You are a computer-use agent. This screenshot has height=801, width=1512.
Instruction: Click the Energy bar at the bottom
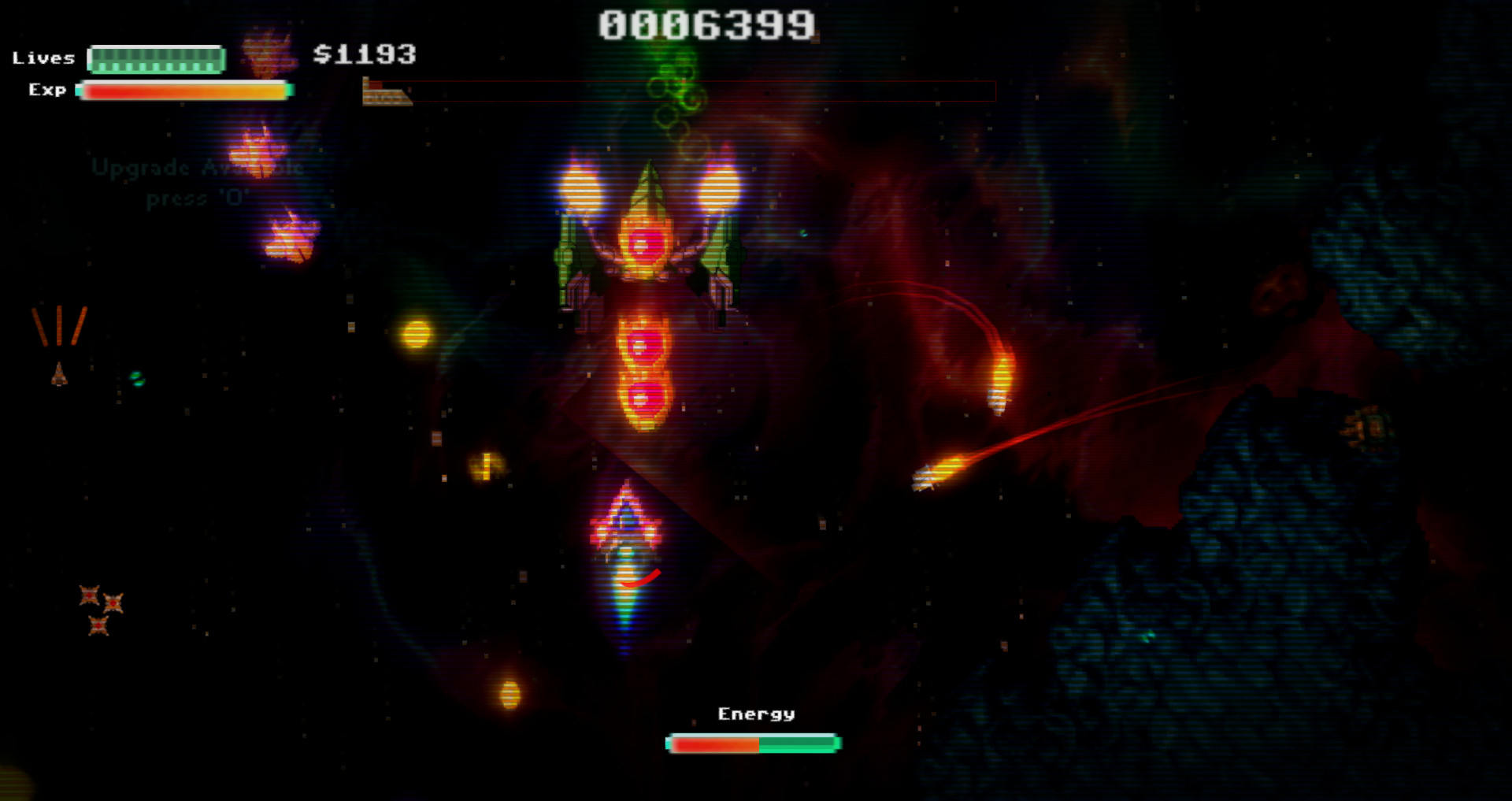[752, 742]
